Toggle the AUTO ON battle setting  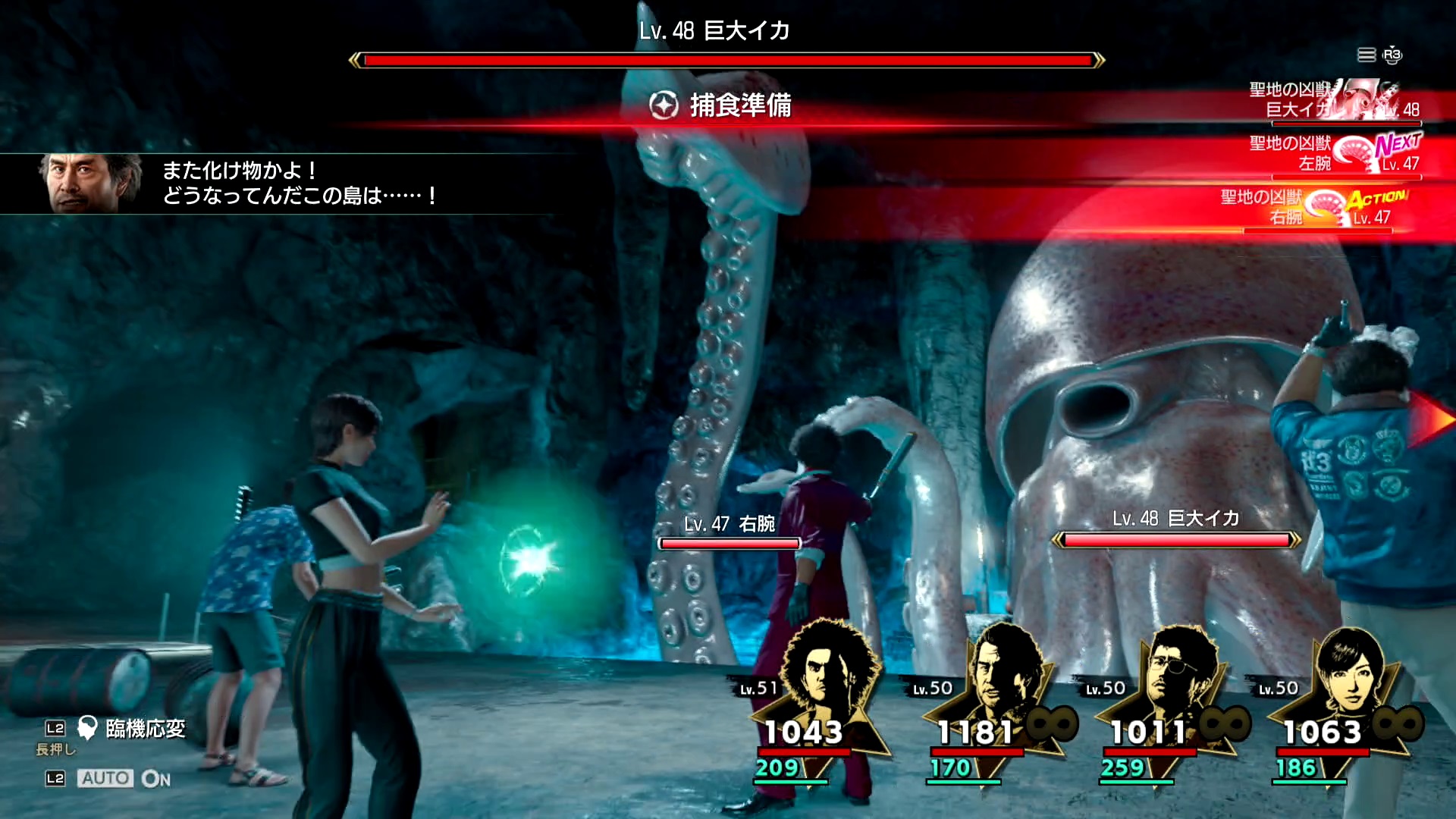[x=125, y=778]
